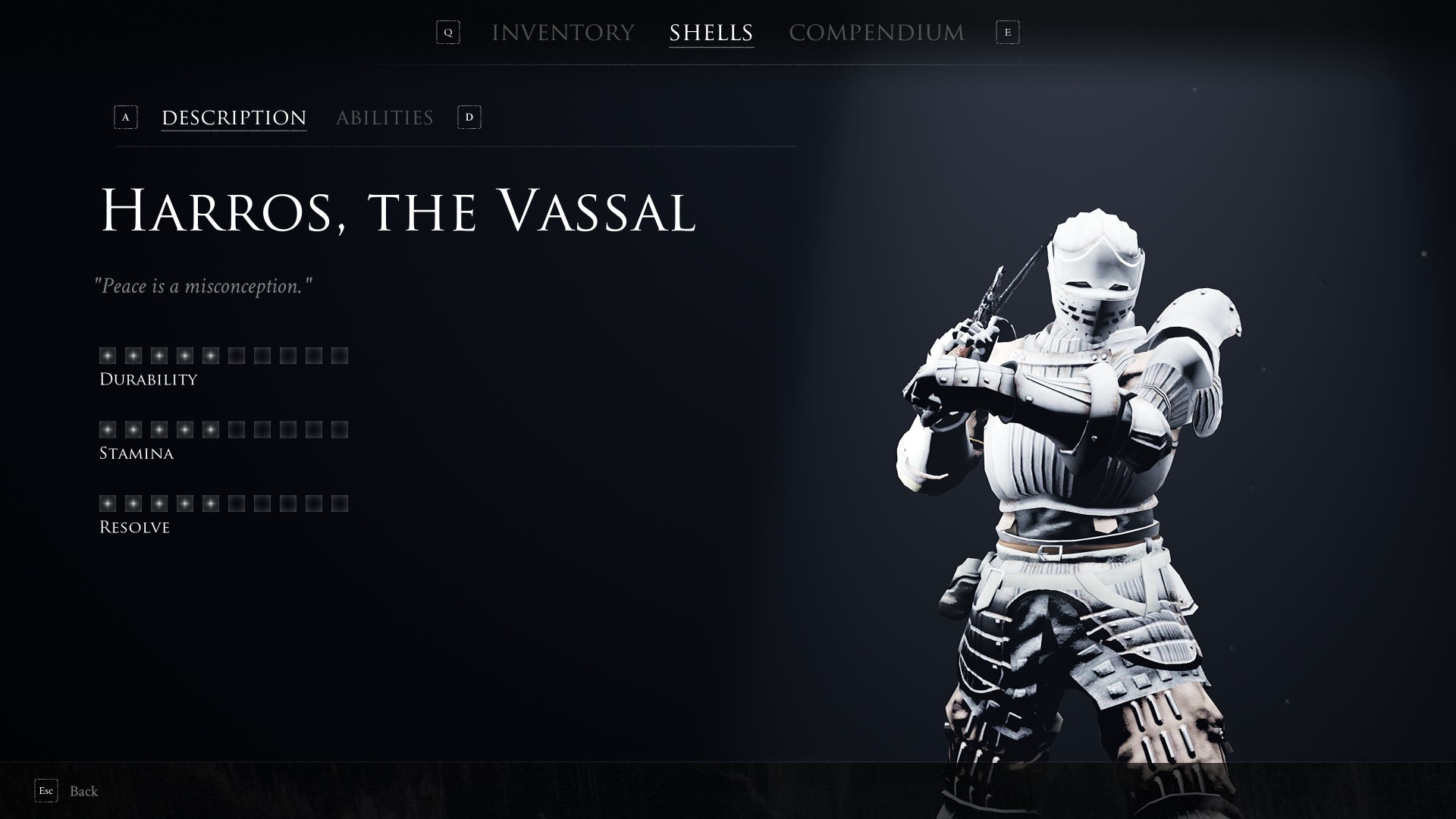Click the Q keybind icon near Inventory
Viewport: 1456px width, 819px height.
[447, 33]
